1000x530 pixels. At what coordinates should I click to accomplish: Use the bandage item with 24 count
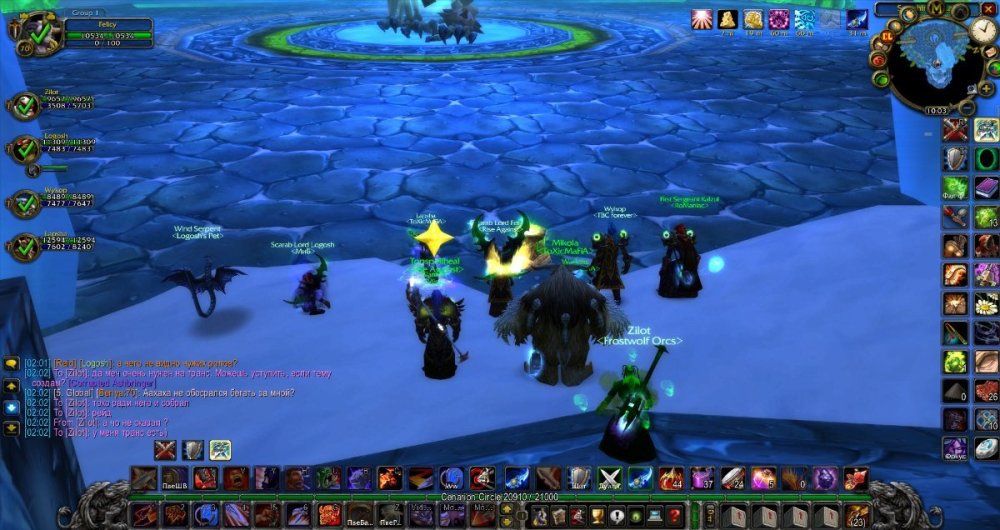point(731,478)
